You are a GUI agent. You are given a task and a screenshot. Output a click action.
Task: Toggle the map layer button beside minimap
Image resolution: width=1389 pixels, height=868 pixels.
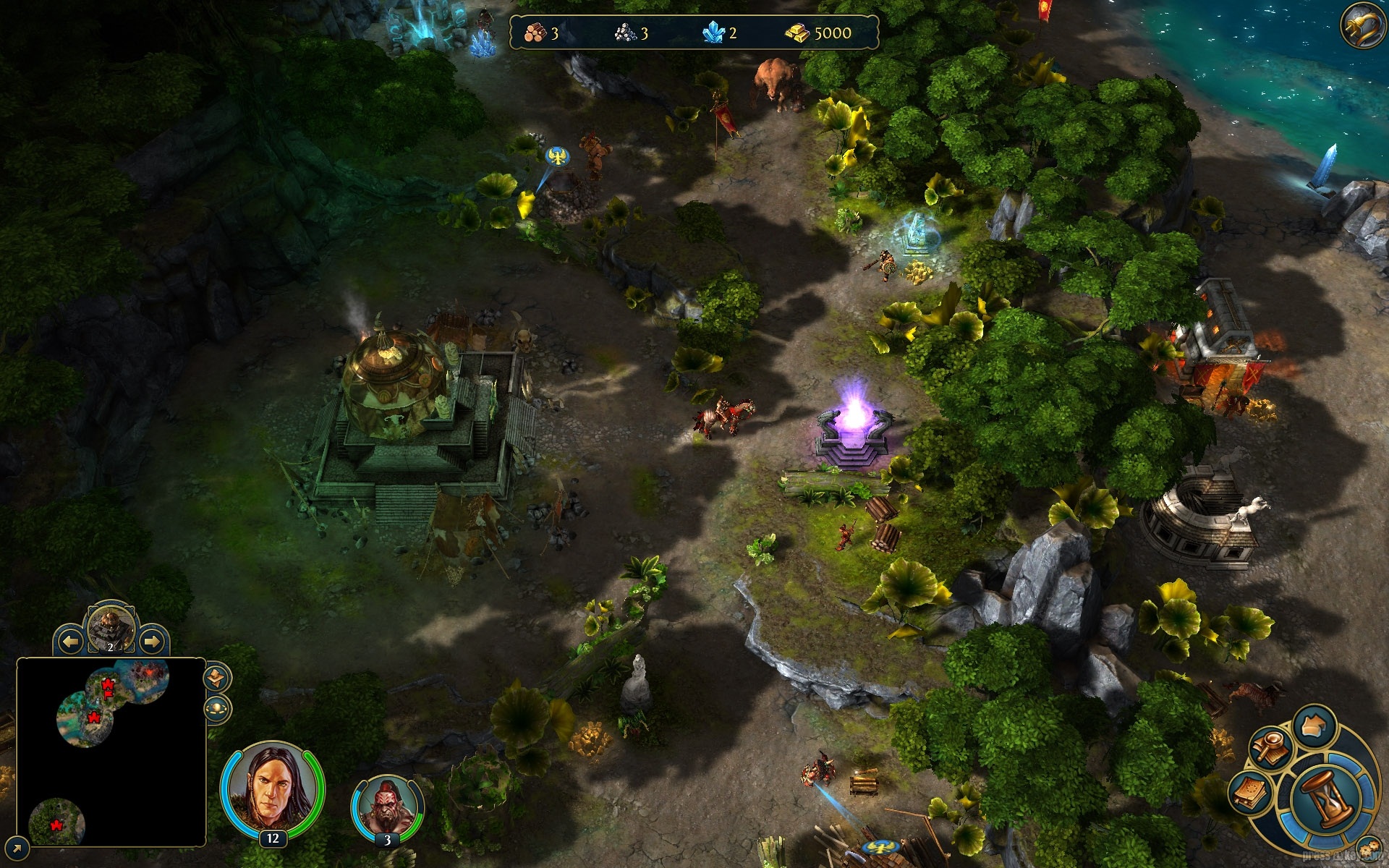click(216, 678)
